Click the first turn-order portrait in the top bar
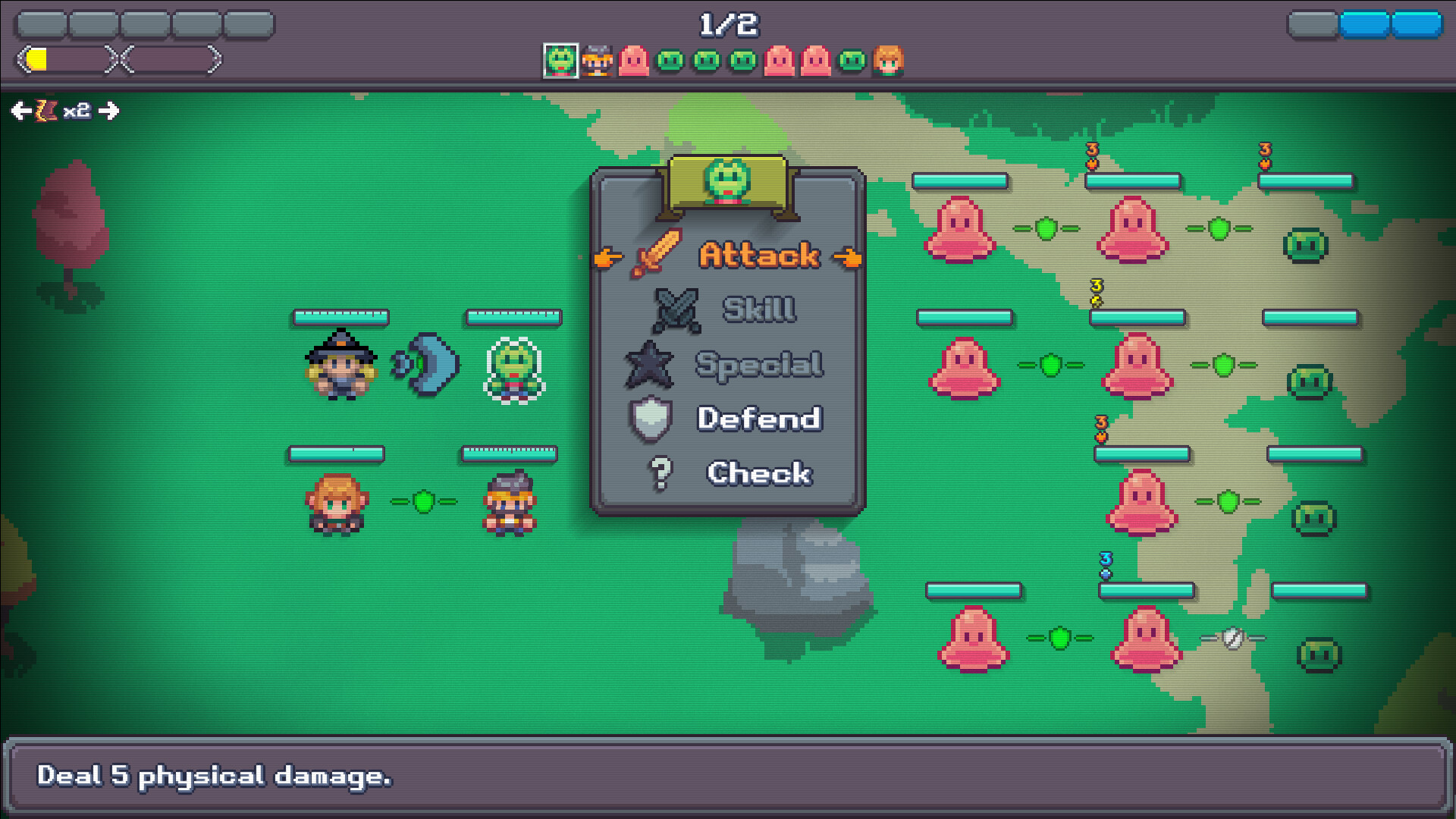The height and width of the screenshot is (819, 1456). tap(562, 61)
